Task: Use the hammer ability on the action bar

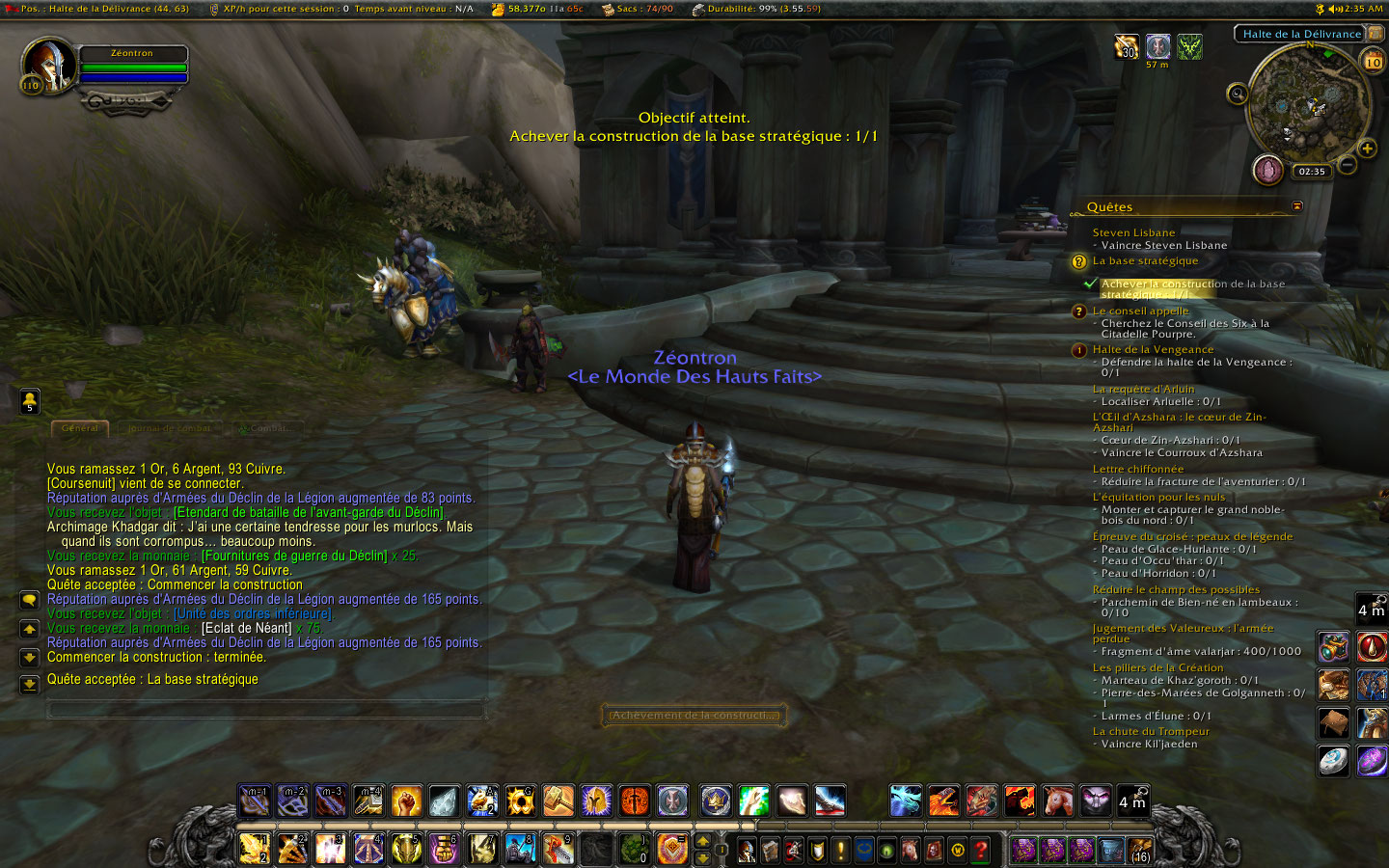Action: [x=558, y=800]
